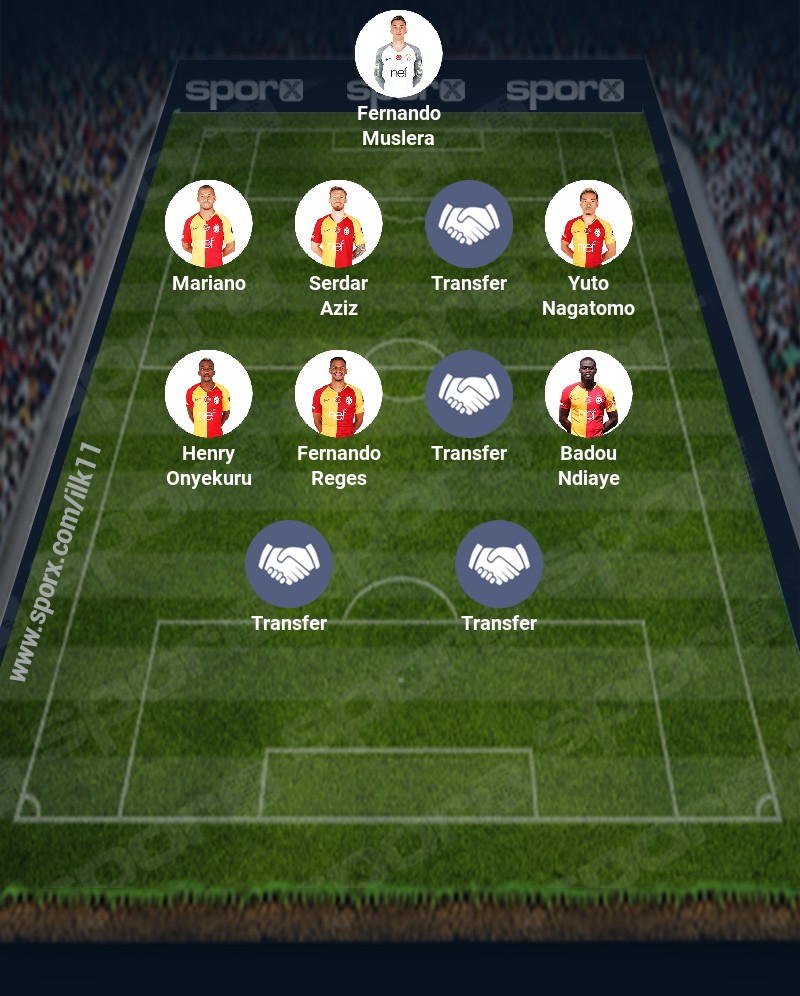
Task: Choose Mariano's player portrait
Action: (208, 224)
